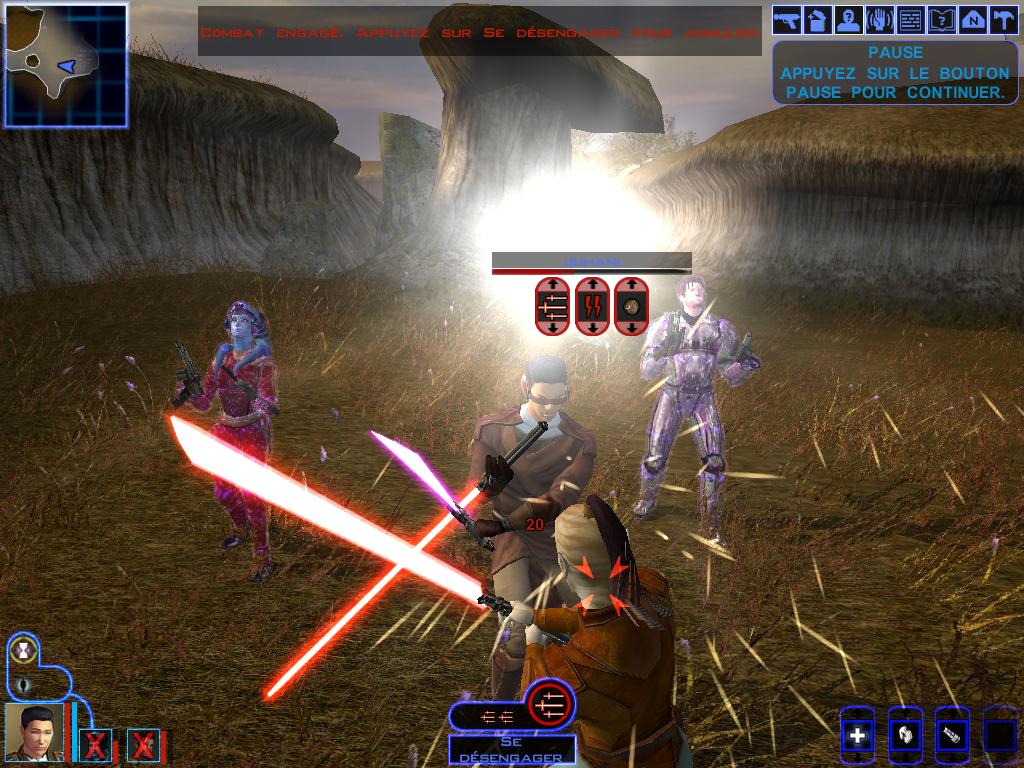Image resolution: width=1024 pixels, height=768 pixels.
Task: Select the grenade action on Juhani
Action: [x=631, y=304]
